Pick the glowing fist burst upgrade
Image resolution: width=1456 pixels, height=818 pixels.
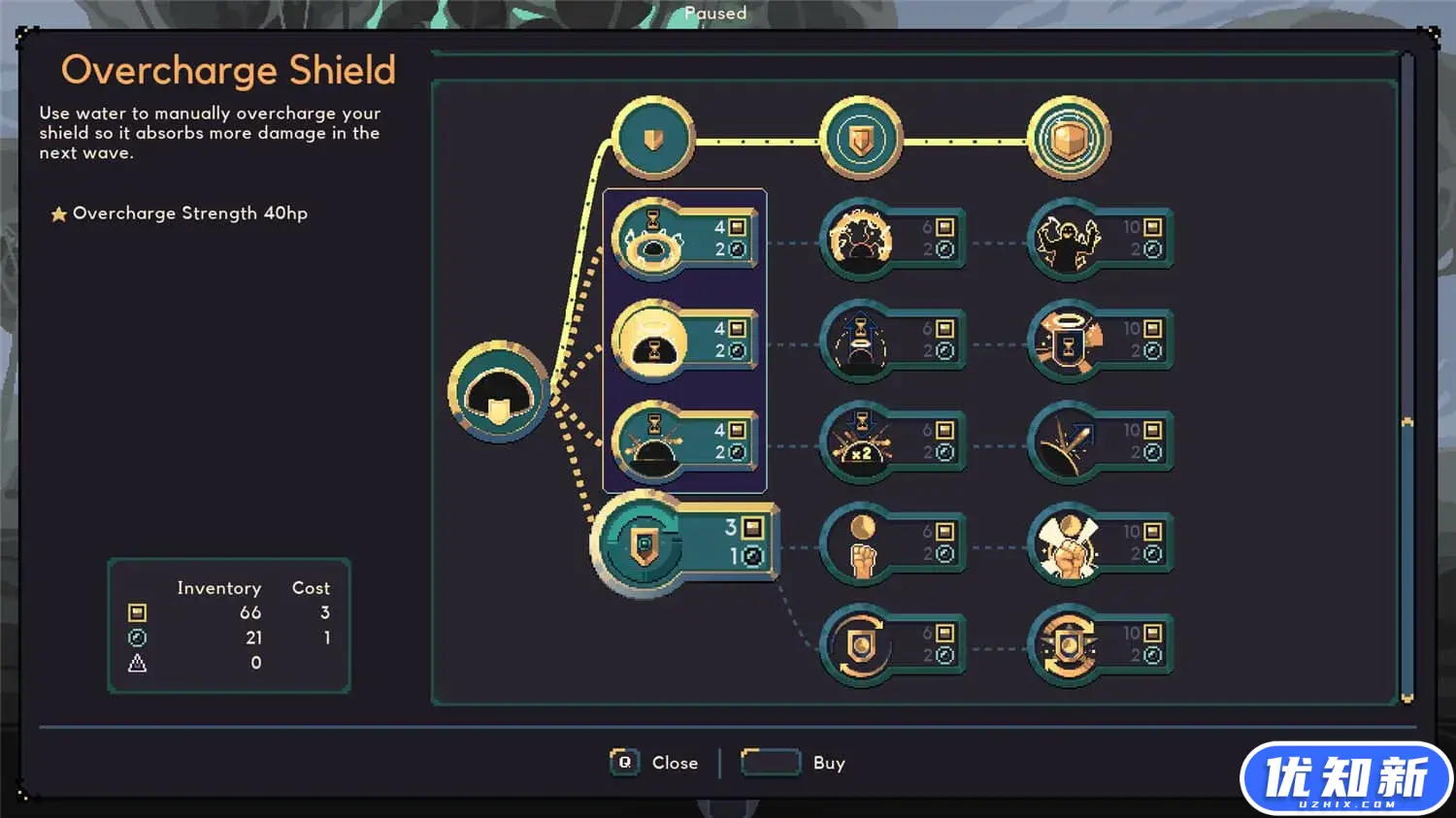click(1069, 543)
